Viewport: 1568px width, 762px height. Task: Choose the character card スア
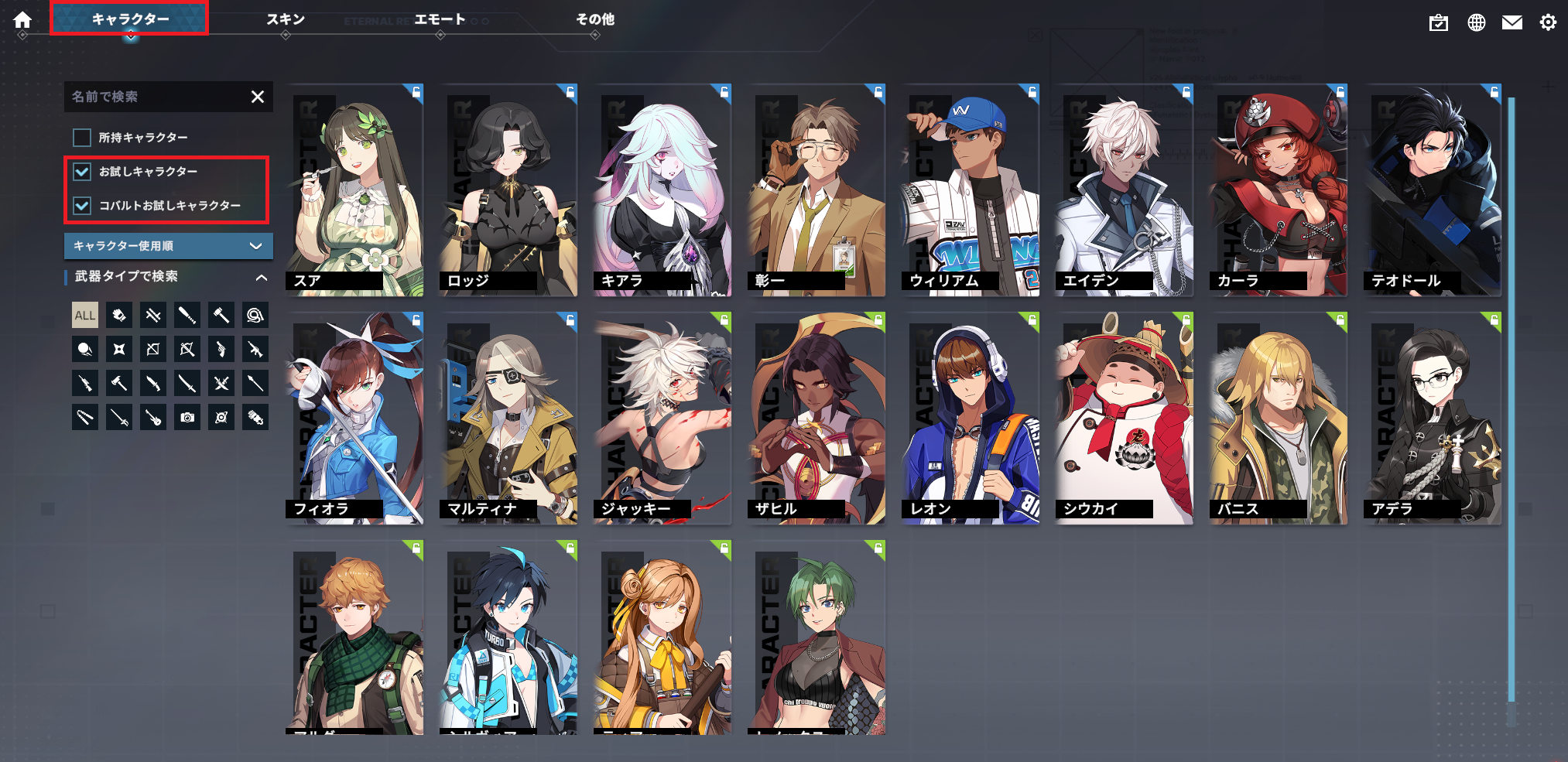pyautogui.click(x=354, y=190)
